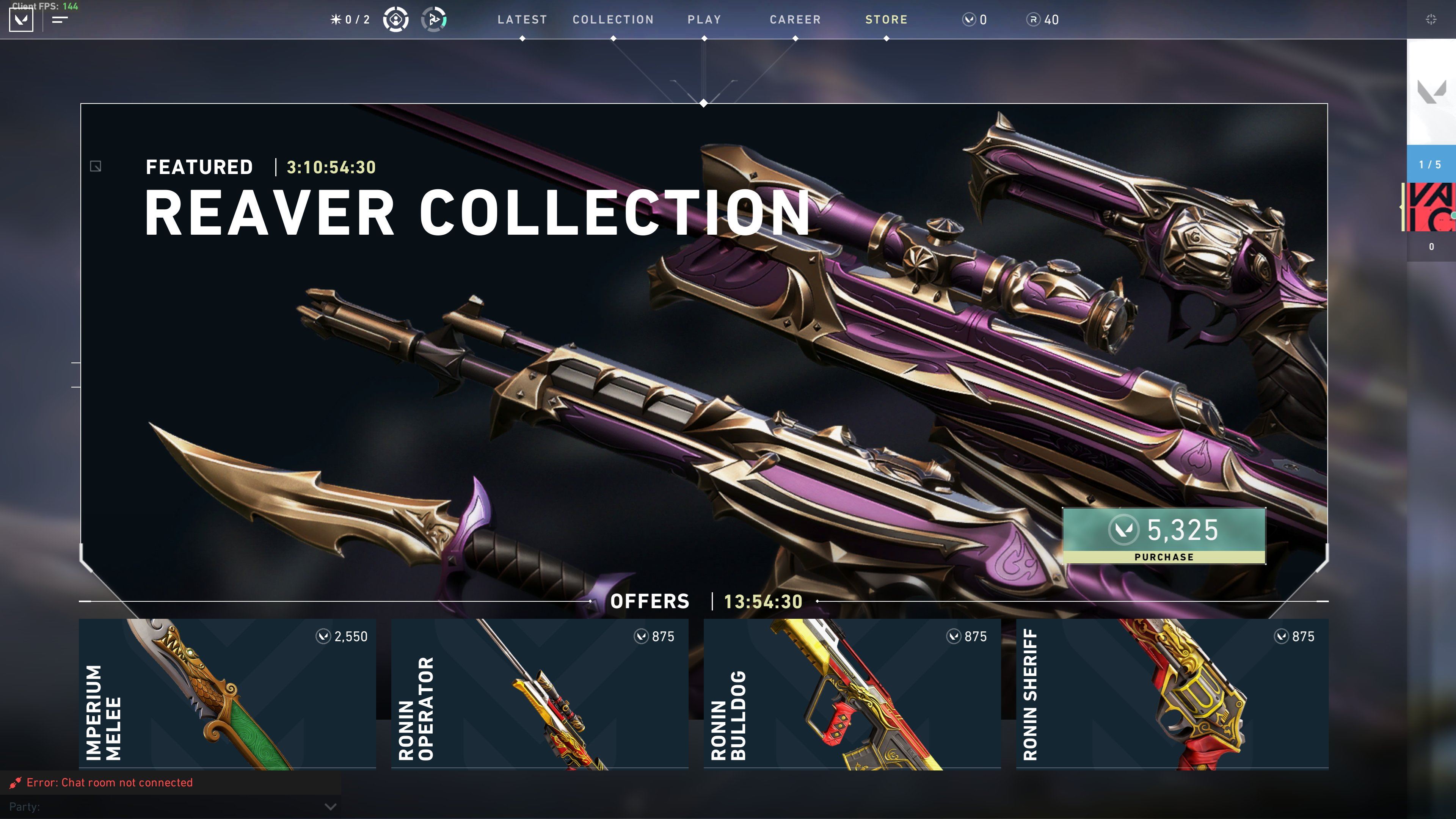Open the agent contract progress icon
The width and height of the screenshot is (1456, 819).
tap(433, 20)
